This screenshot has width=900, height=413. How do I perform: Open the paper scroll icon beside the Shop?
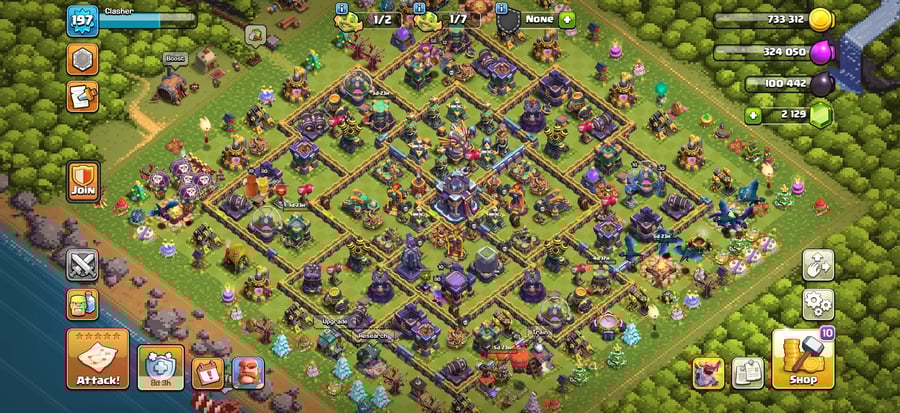tap(747, 373)
